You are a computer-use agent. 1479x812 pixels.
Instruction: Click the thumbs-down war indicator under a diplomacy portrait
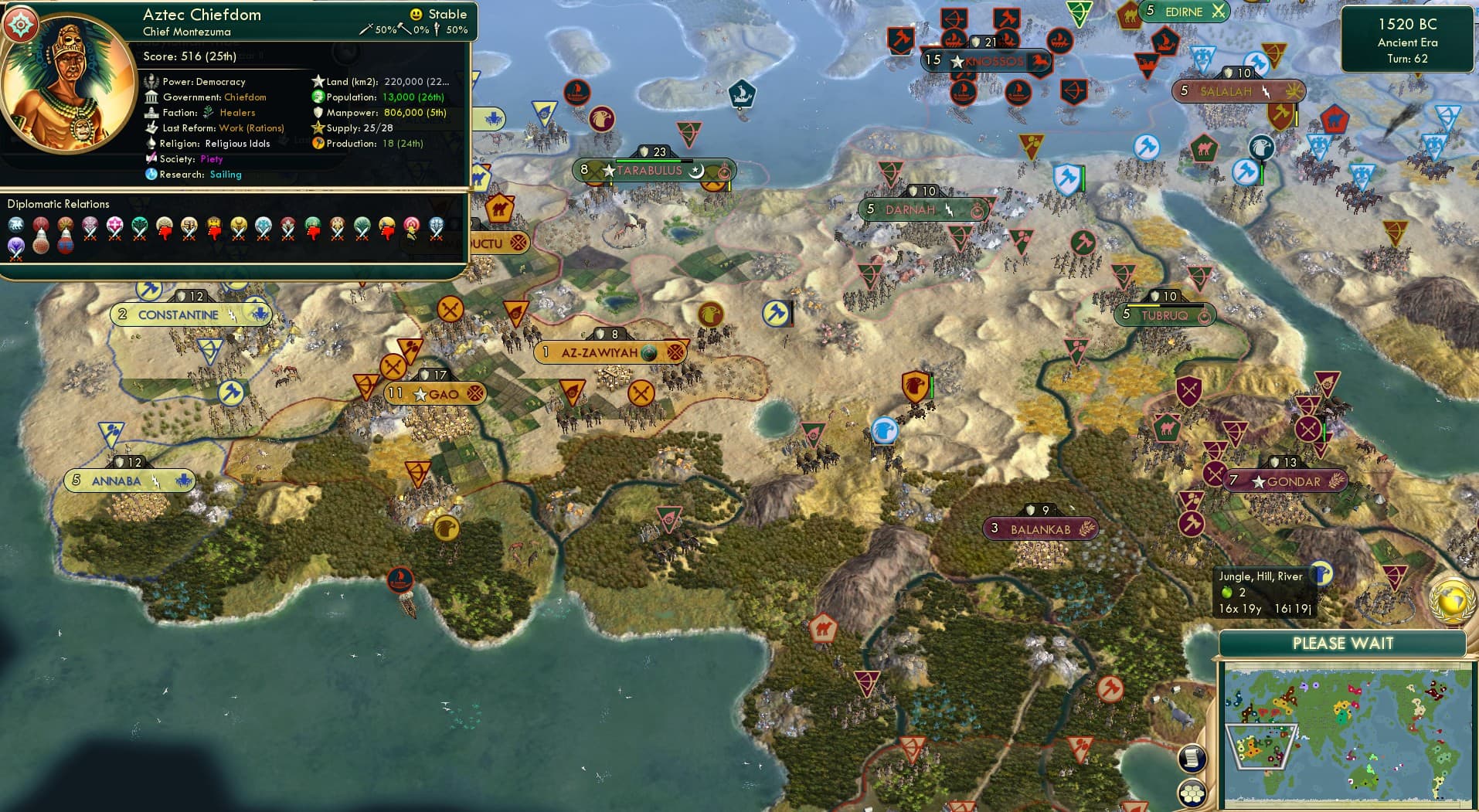pos(164,233)
